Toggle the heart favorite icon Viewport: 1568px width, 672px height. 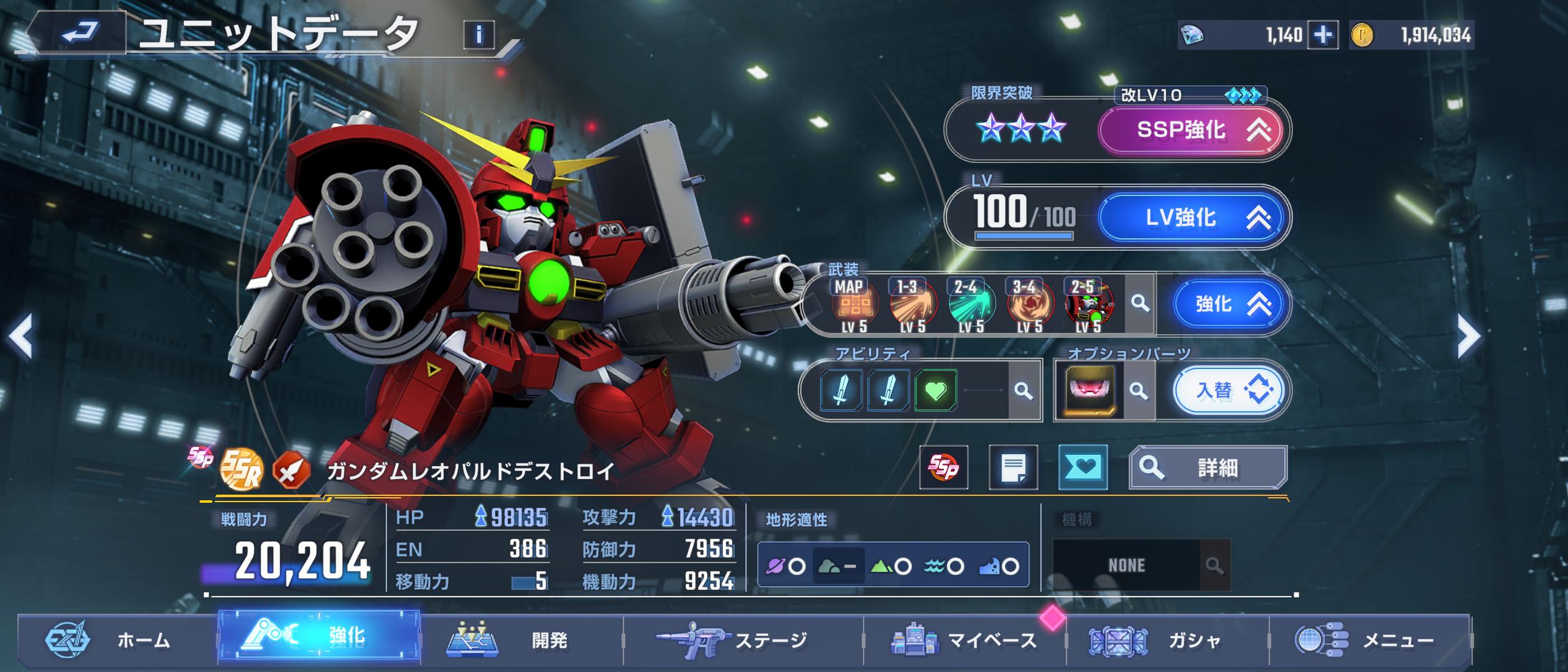(1083, 467)
